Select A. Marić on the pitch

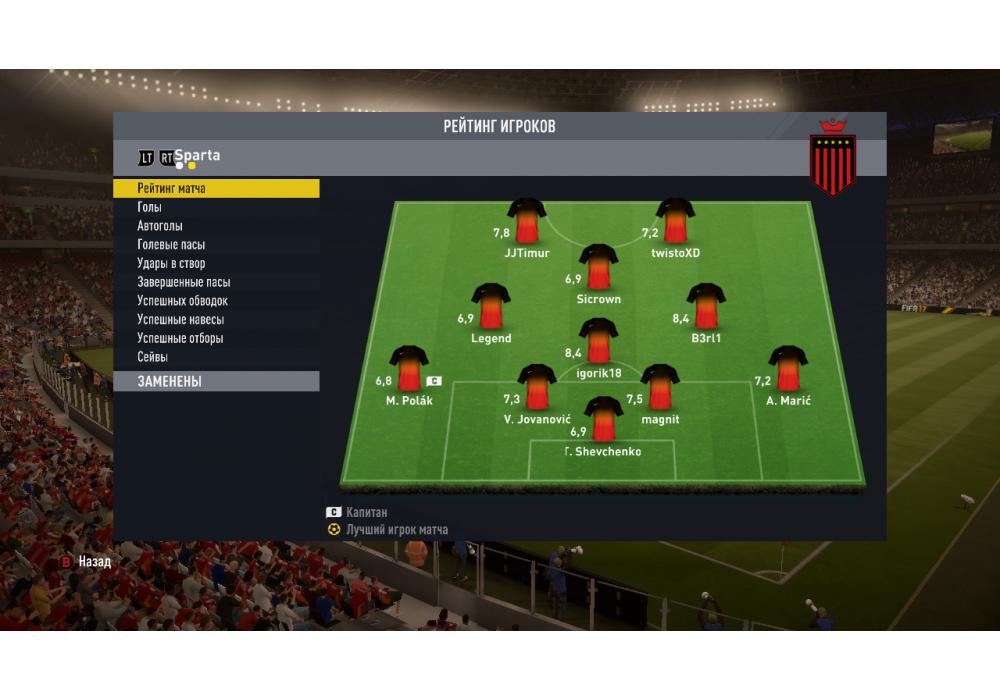[788, 369]
